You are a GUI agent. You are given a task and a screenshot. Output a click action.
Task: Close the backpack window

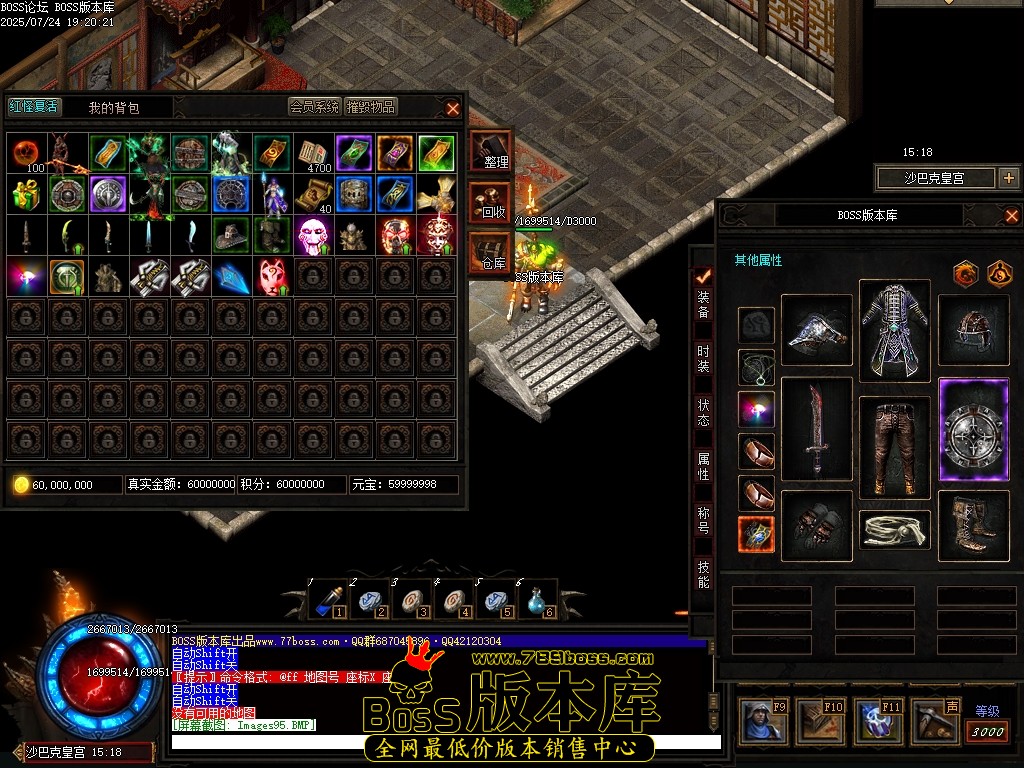click(453, 108)
